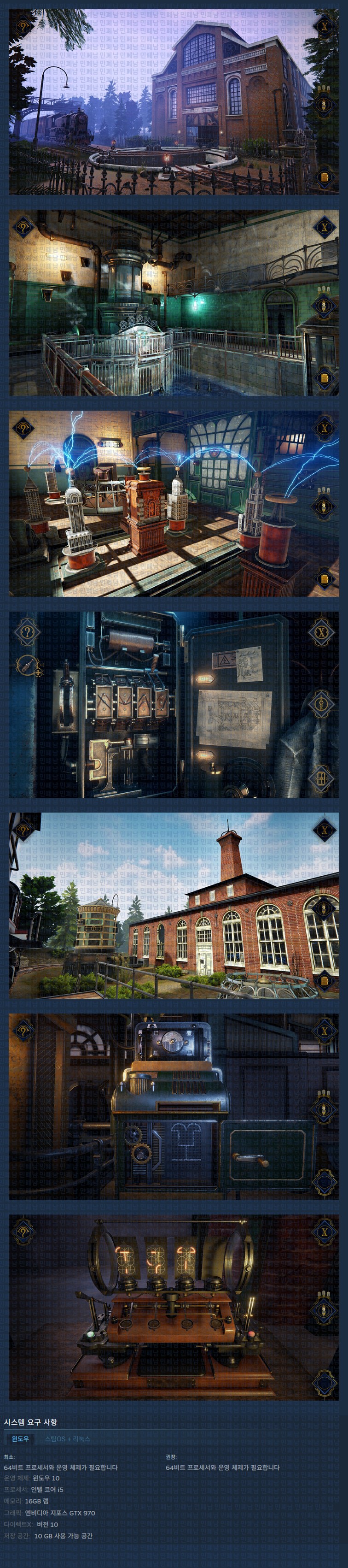Switch to the 윈도우 requirements tab
This screenshot has width=348, height=1568.
click(x=20, y=1438)
